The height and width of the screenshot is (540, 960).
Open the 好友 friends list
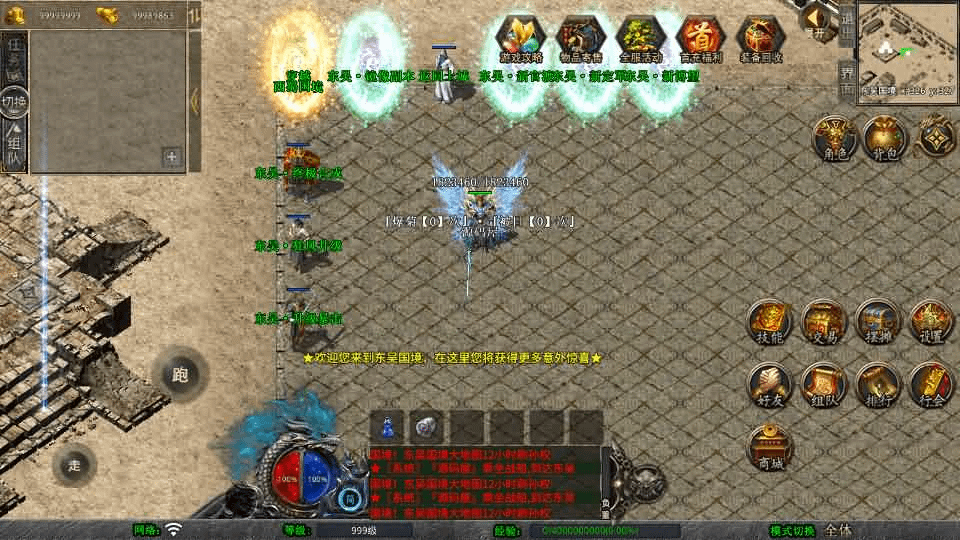(x=769, y=385)
